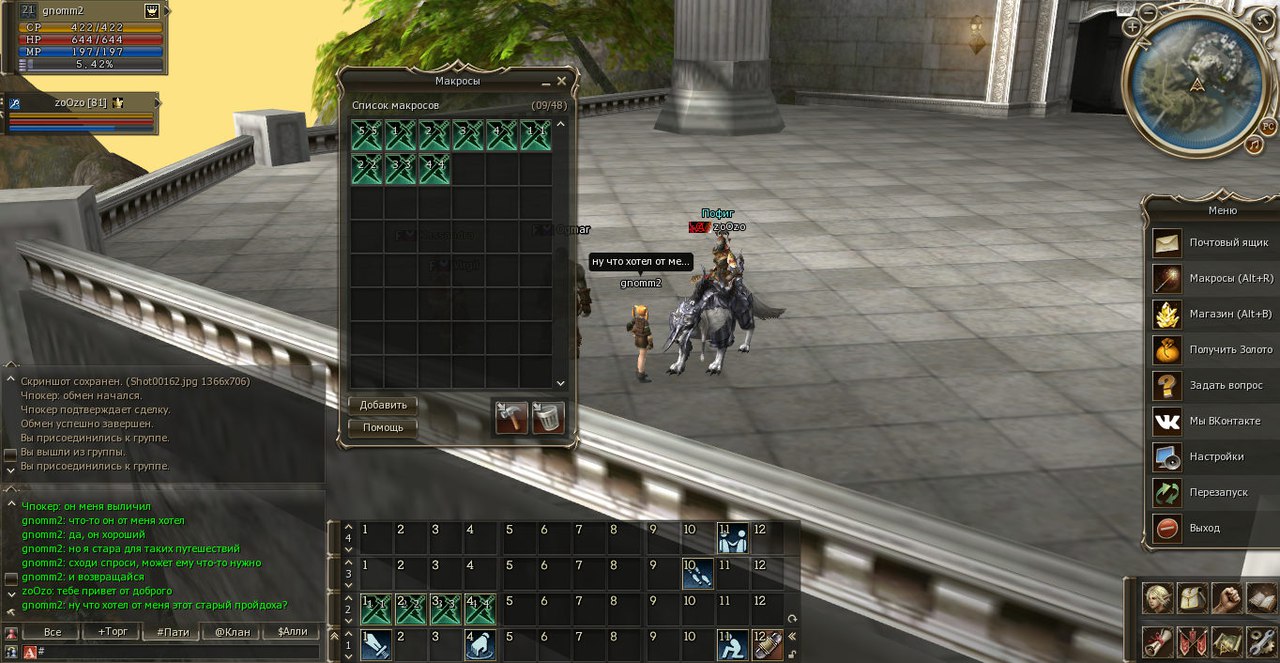Close the Макросы window
1280x663 pixels.
[x=561, y=81]
